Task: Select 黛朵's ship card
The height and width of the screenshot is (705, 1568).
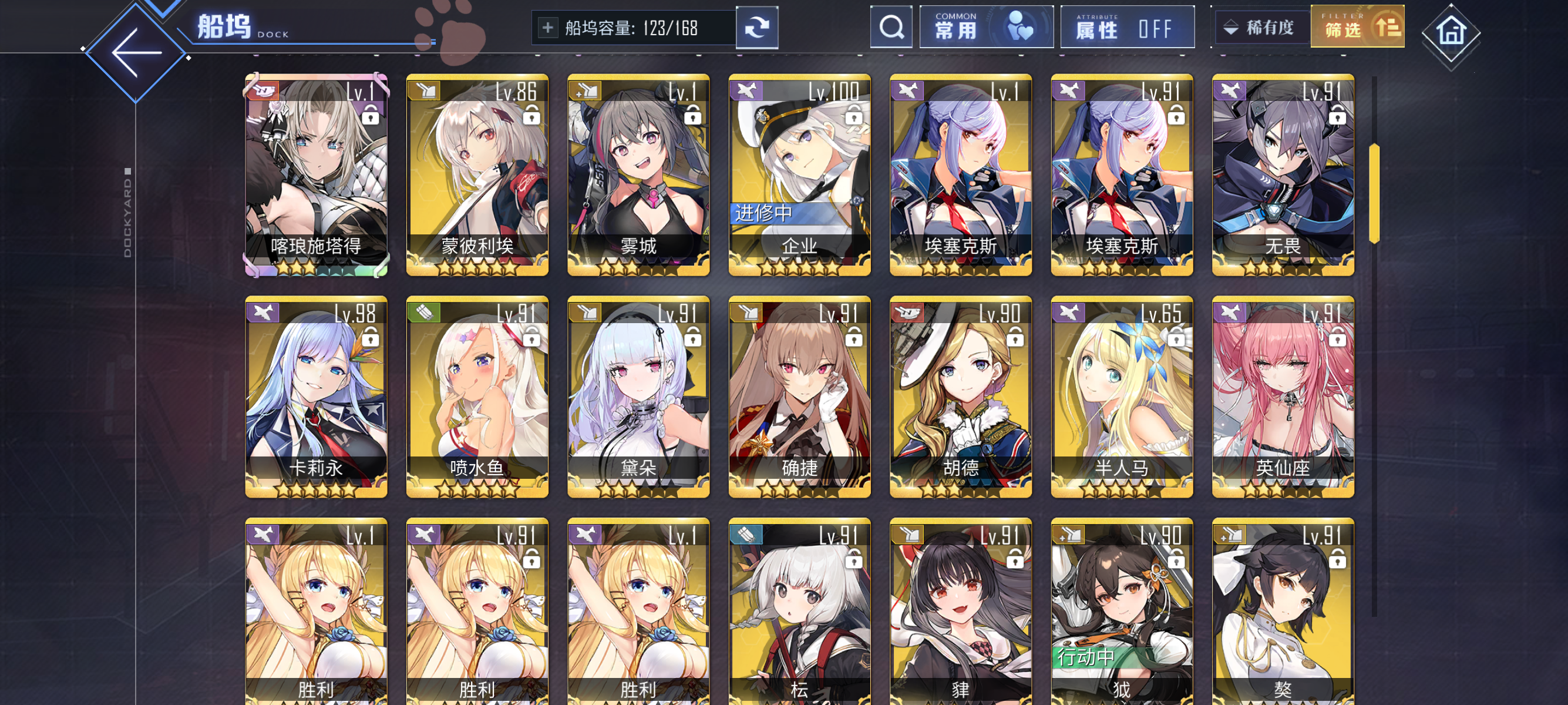Action: click(x=638, y=396)
